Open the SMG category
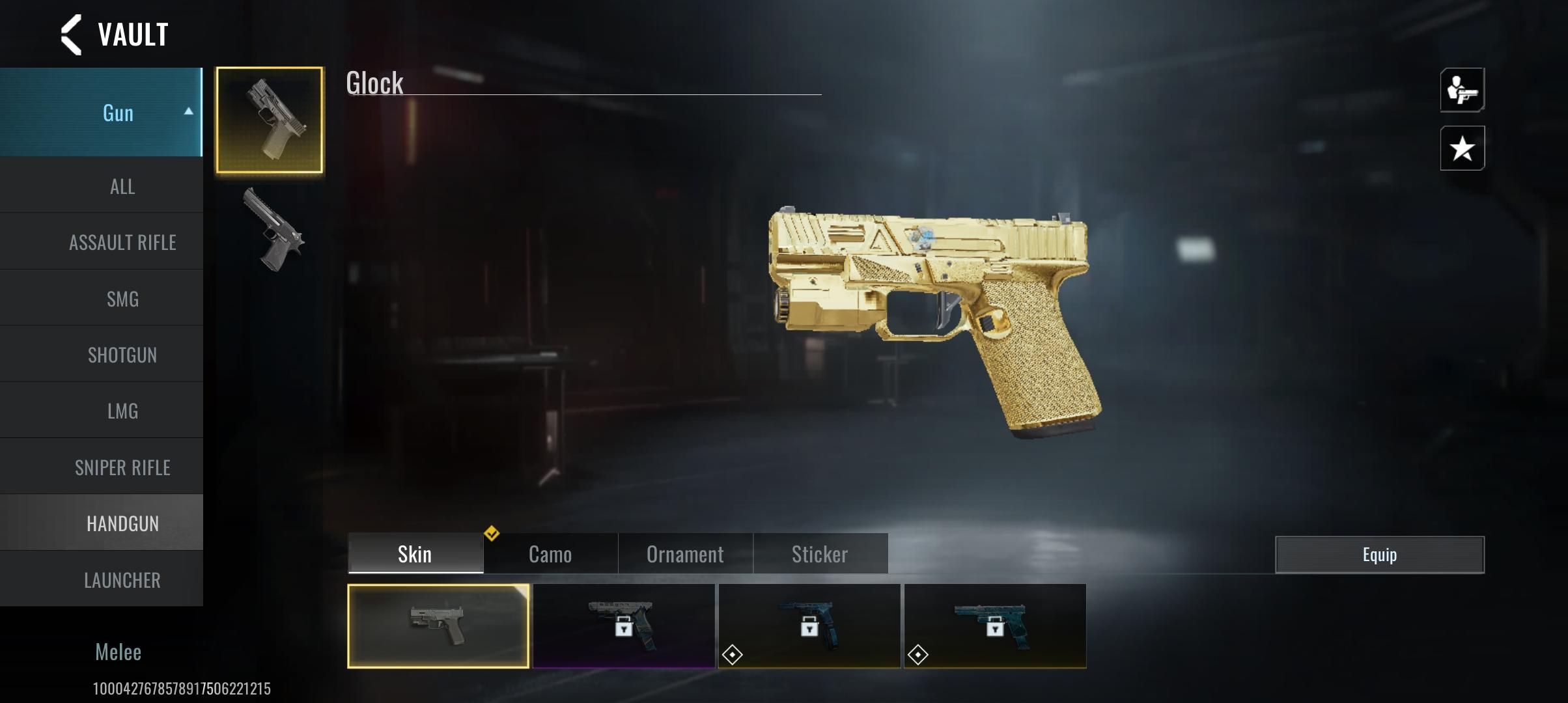1568x703 pixels. point(122,299)
